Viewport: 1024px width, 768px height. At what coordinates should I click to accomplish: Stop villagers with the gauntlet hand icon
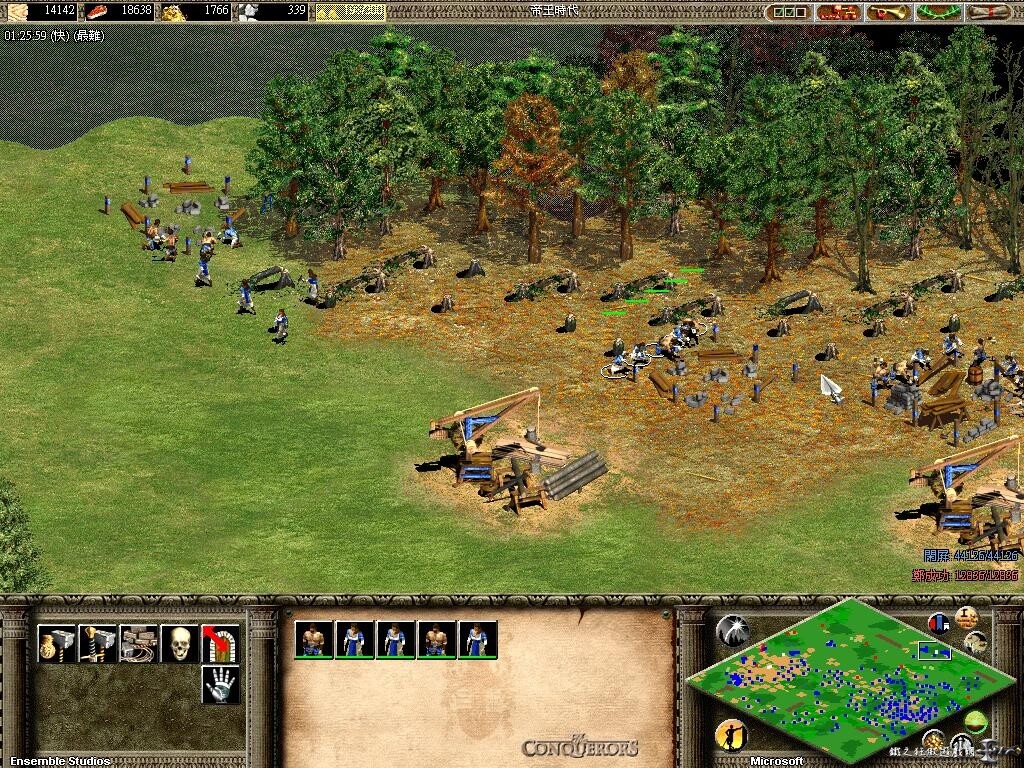[220, 684]
